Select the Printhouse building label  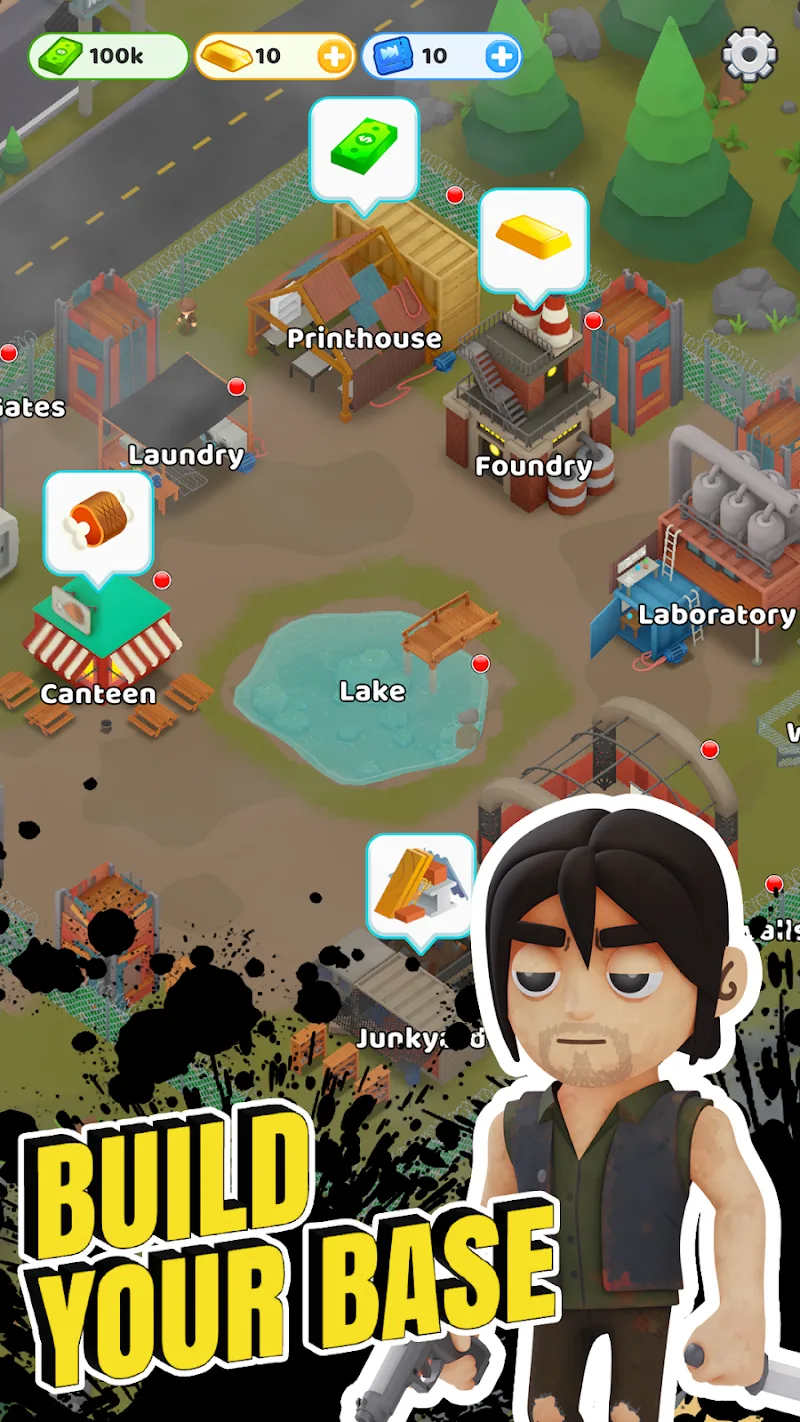364,339
